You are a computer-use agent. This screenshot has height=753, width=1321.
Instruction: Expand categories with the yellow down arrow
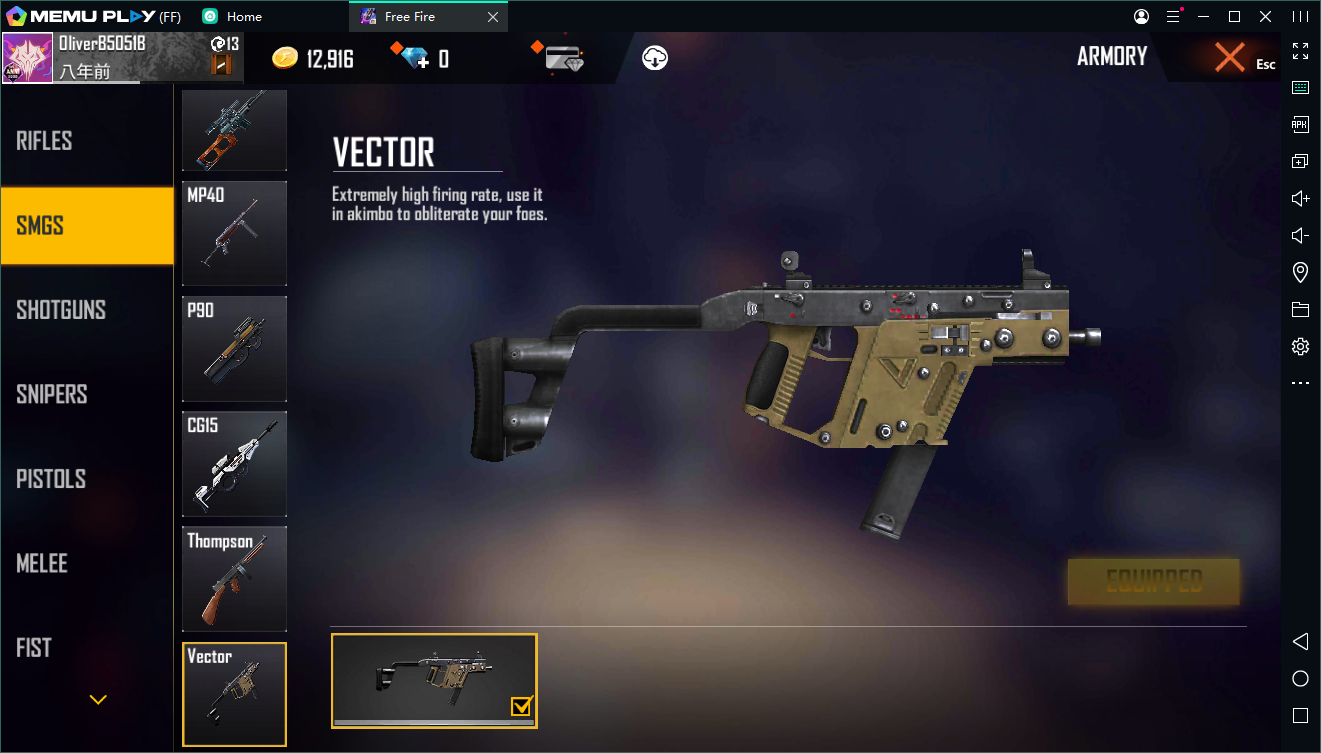pos(98,700)
